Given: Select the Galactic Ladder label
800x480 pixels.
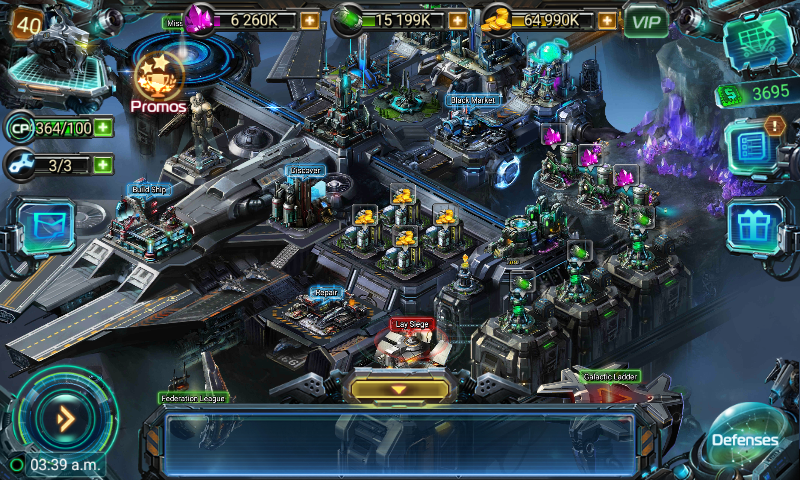Looking at the screenshot, I should [608, 377].
